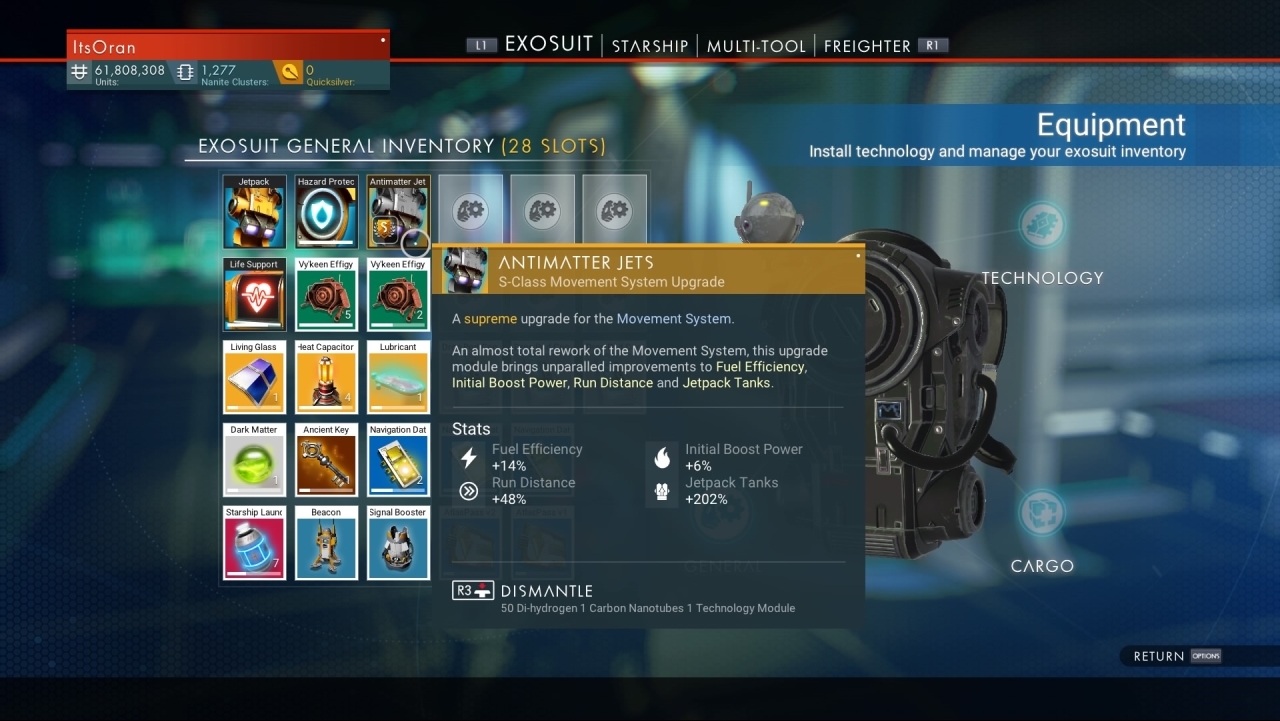Click the Beacon inventory icon

point(326,543)
